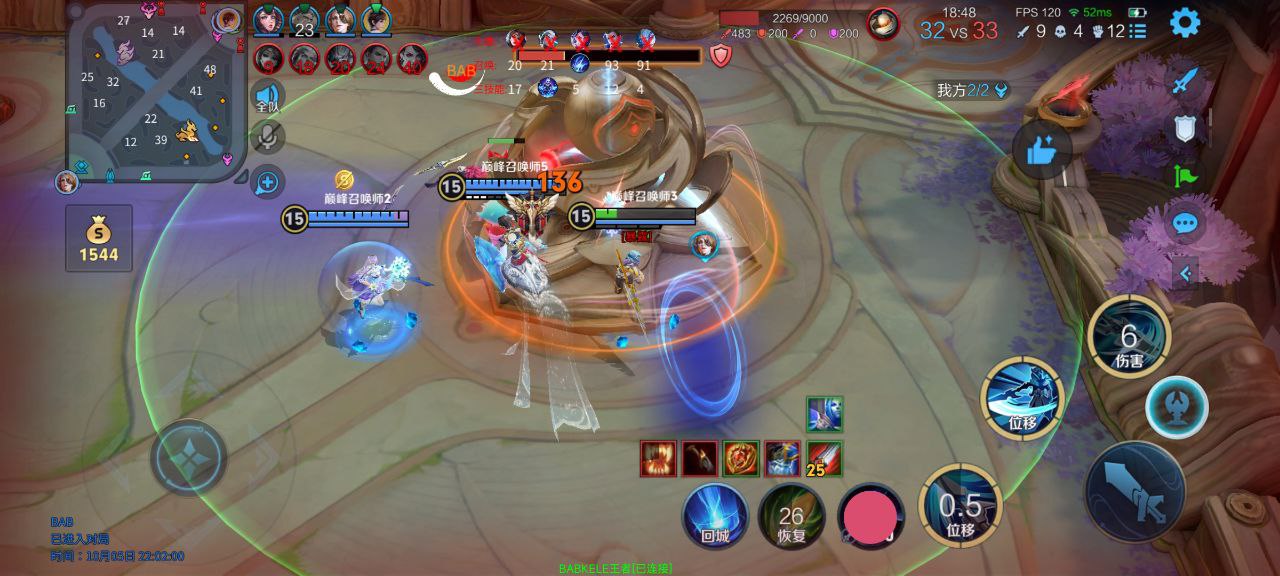
Task: Toggle the 全队 team speaker
Action: coord(267,97)
